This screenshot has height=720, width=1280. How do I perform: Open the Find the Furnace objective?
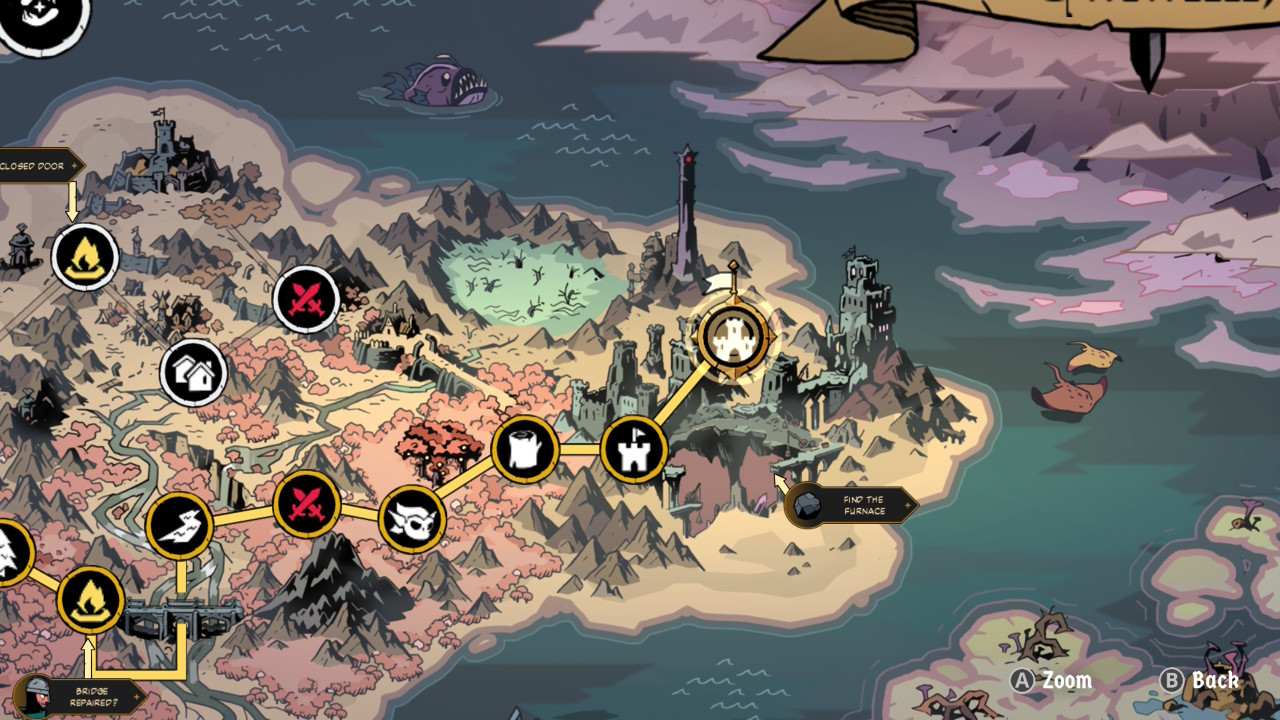point(851,506)
